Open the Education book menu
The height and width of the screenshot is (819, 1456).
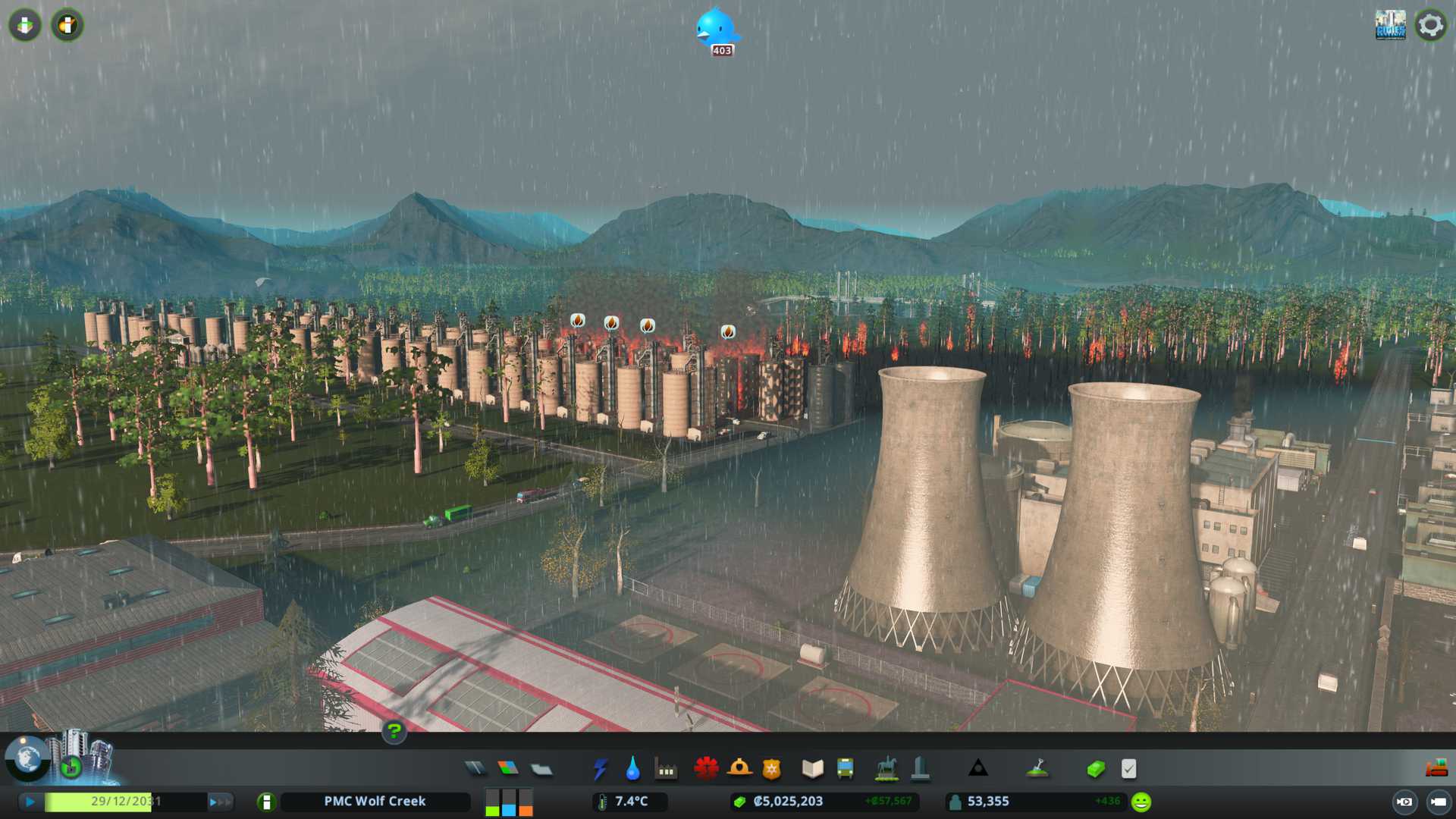point(812,769)
